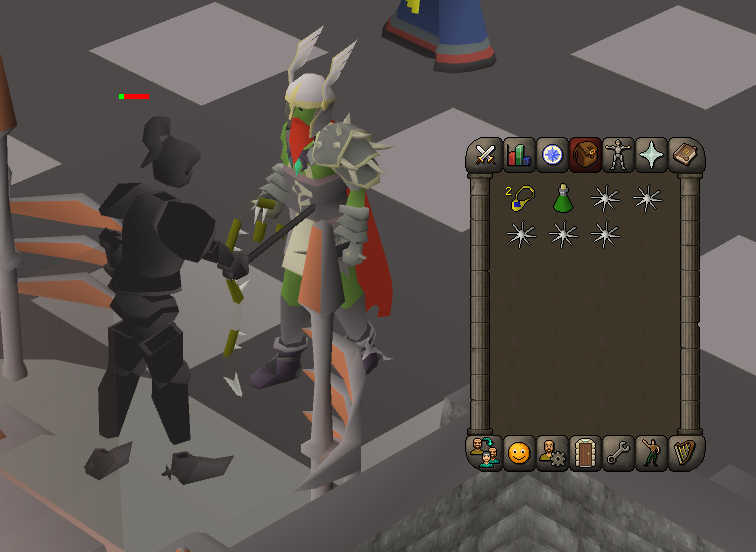Switch to the Skills tab

tap(519, 155)
